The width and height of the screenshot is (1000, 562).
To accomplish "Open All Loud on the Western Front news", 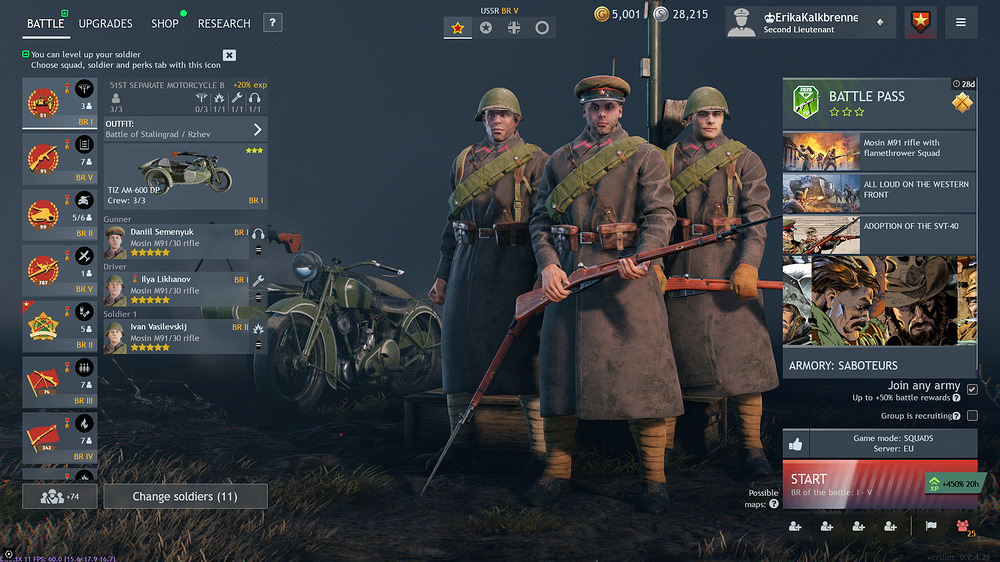I will pos(879,193).
